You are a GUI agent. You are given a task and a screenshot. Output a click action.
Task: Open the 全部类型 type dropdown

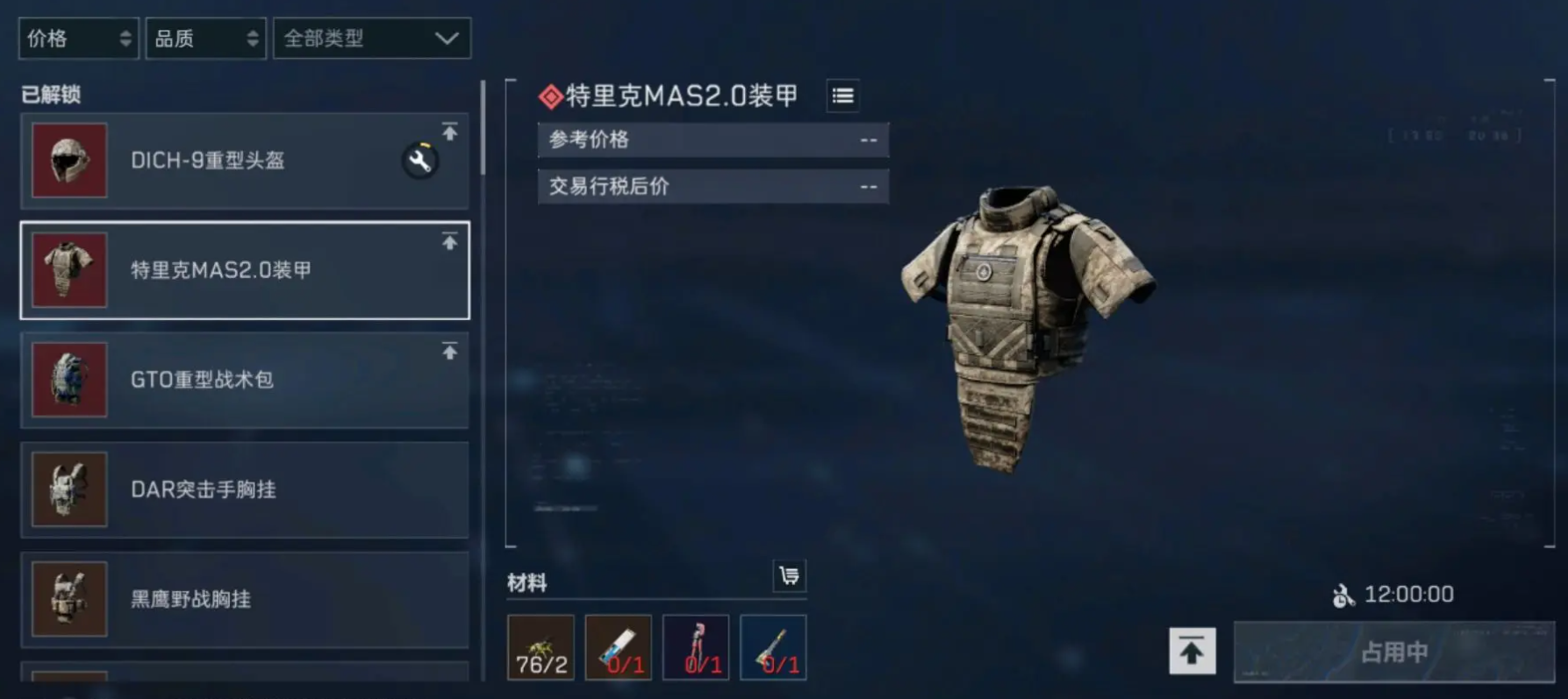[372, 39]
